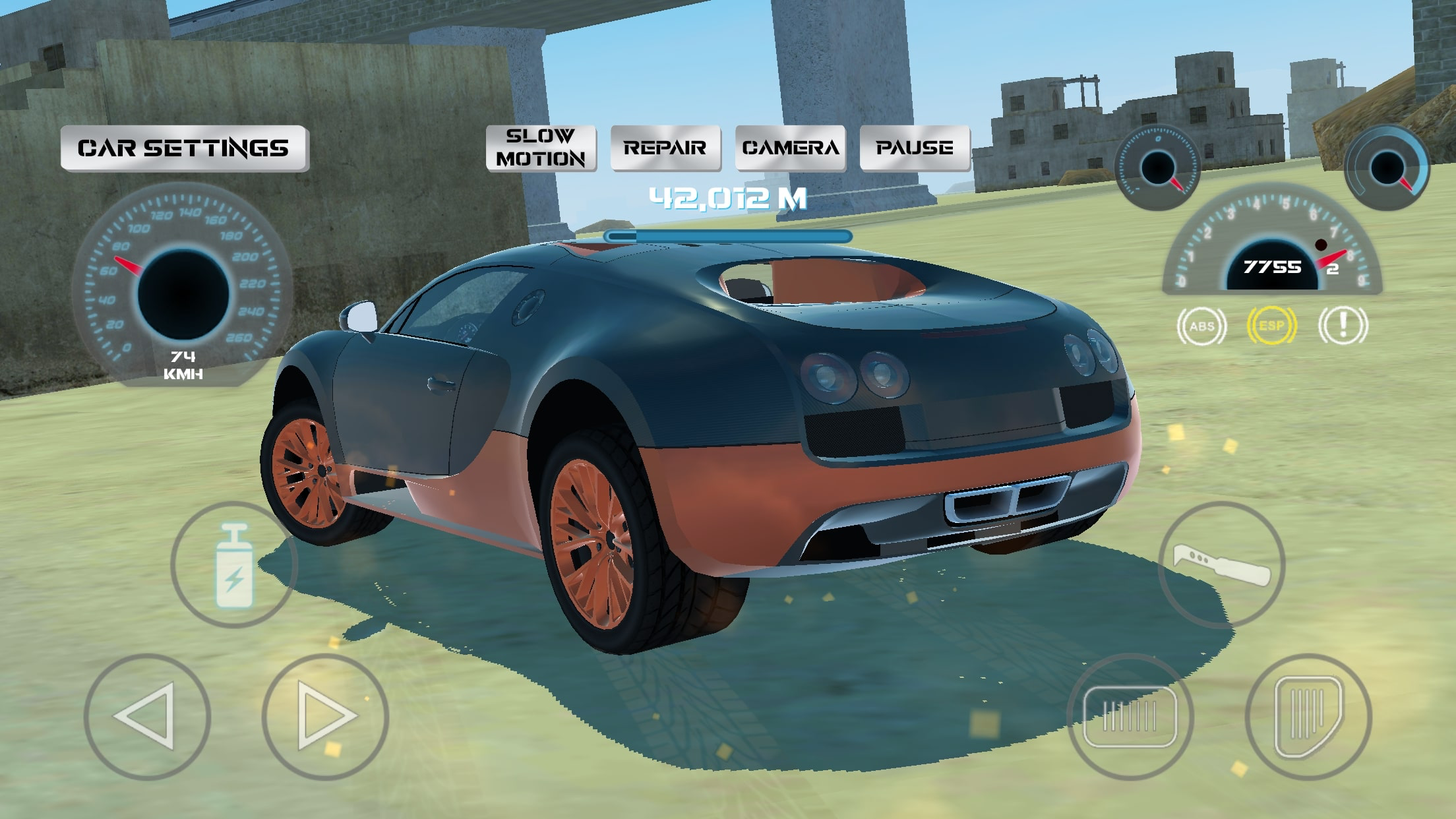Viewport: 1456px width, 819px height.
Task: Activate Slow Motion mode
Action: point(541,148)
